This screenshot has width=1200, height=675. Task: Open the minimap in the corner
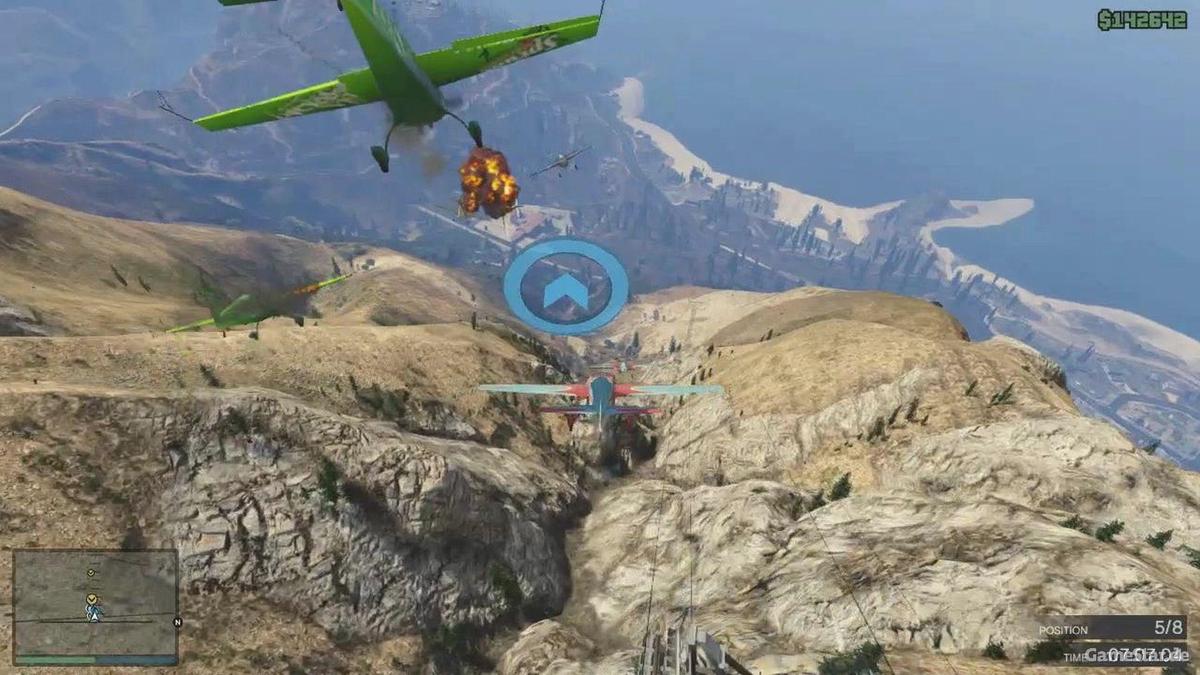point(95,606)
